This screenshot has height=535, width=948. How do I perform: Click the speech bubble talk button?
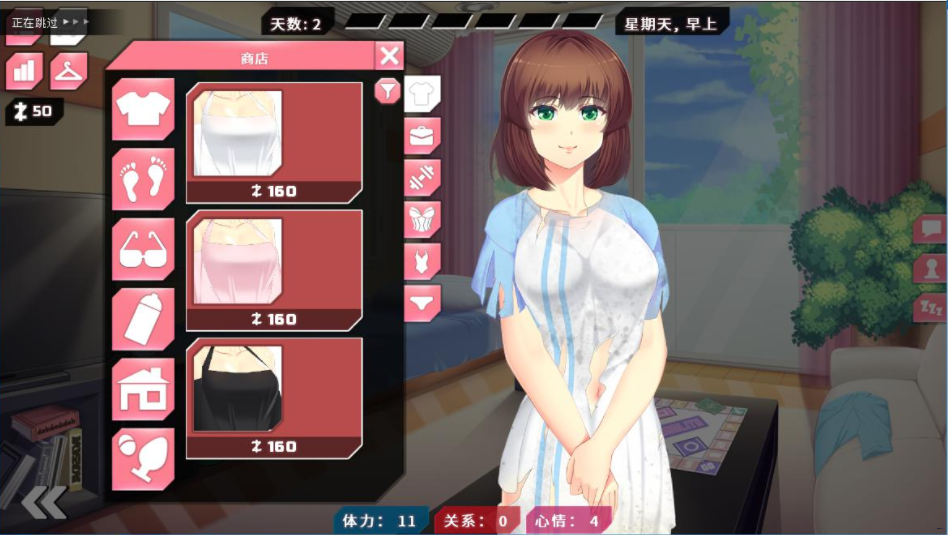(x=930, y=229)
